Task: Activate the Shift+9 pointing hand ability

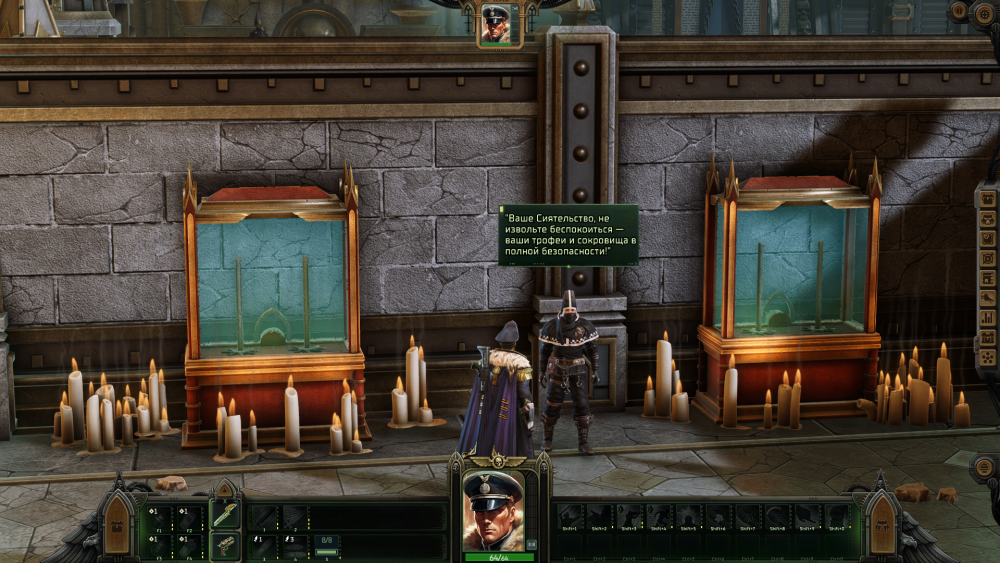Action: (x=808, y=517)
